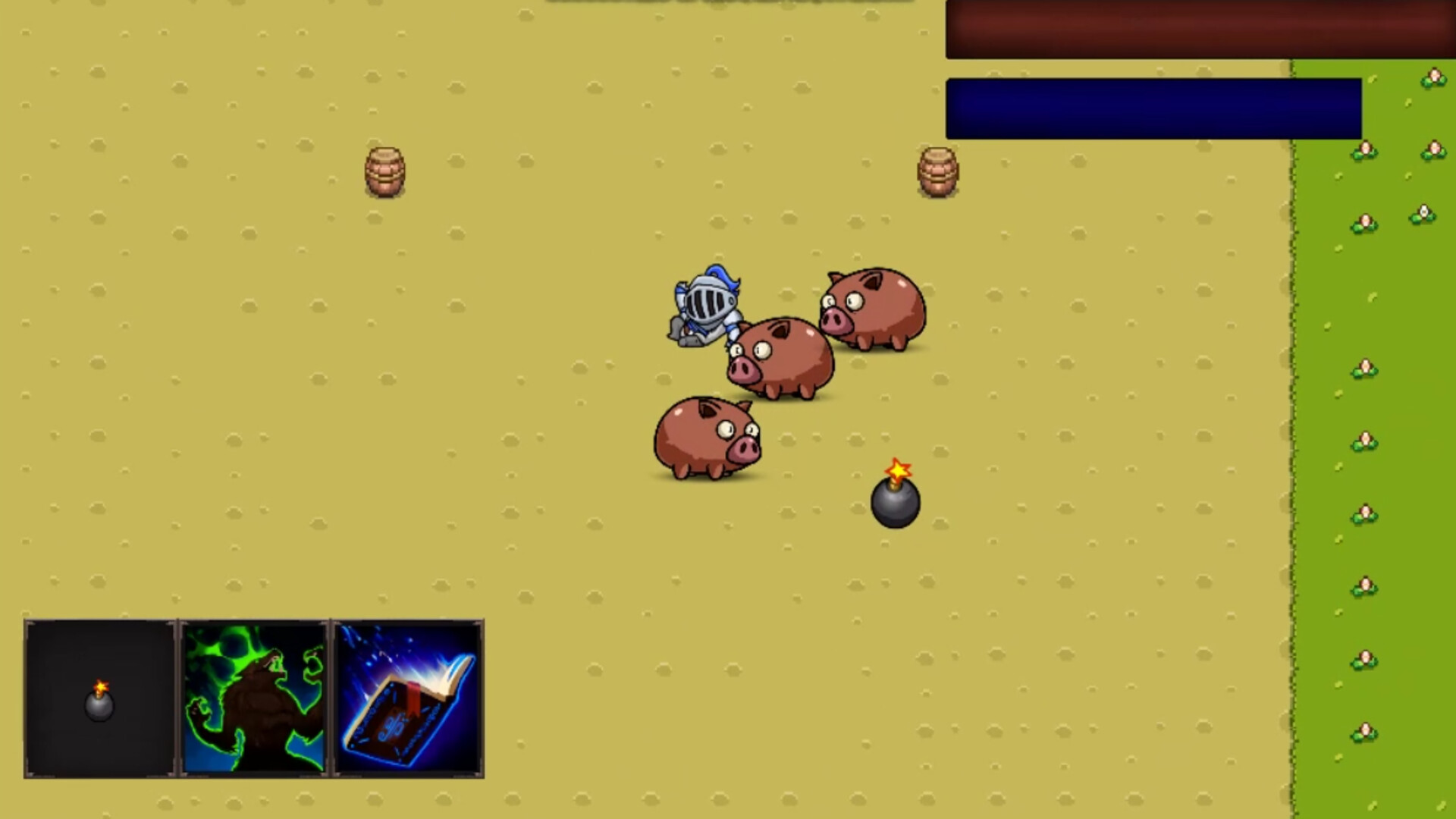Click the barrel beside the health bar

click(x=938, y=171)
